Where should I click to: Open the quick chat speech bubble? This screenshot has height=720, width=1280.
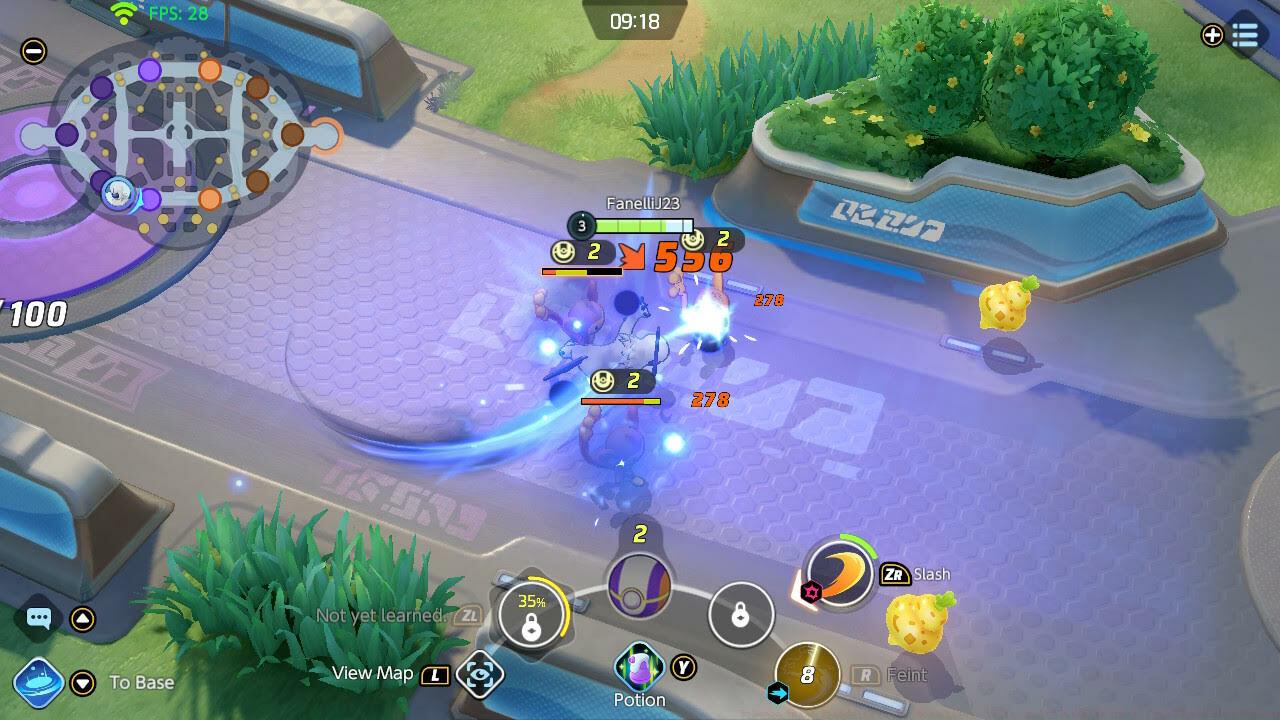click(x=39, y=618)
